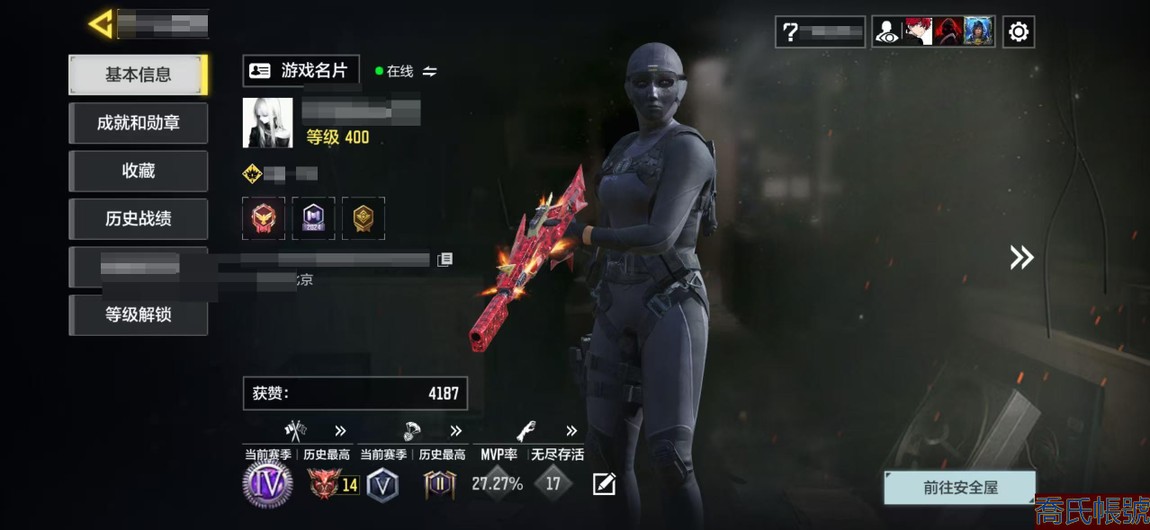This screenshot has height=530, width=1150.
Task: Click the player avatar portrait
Action: (267, 123)
